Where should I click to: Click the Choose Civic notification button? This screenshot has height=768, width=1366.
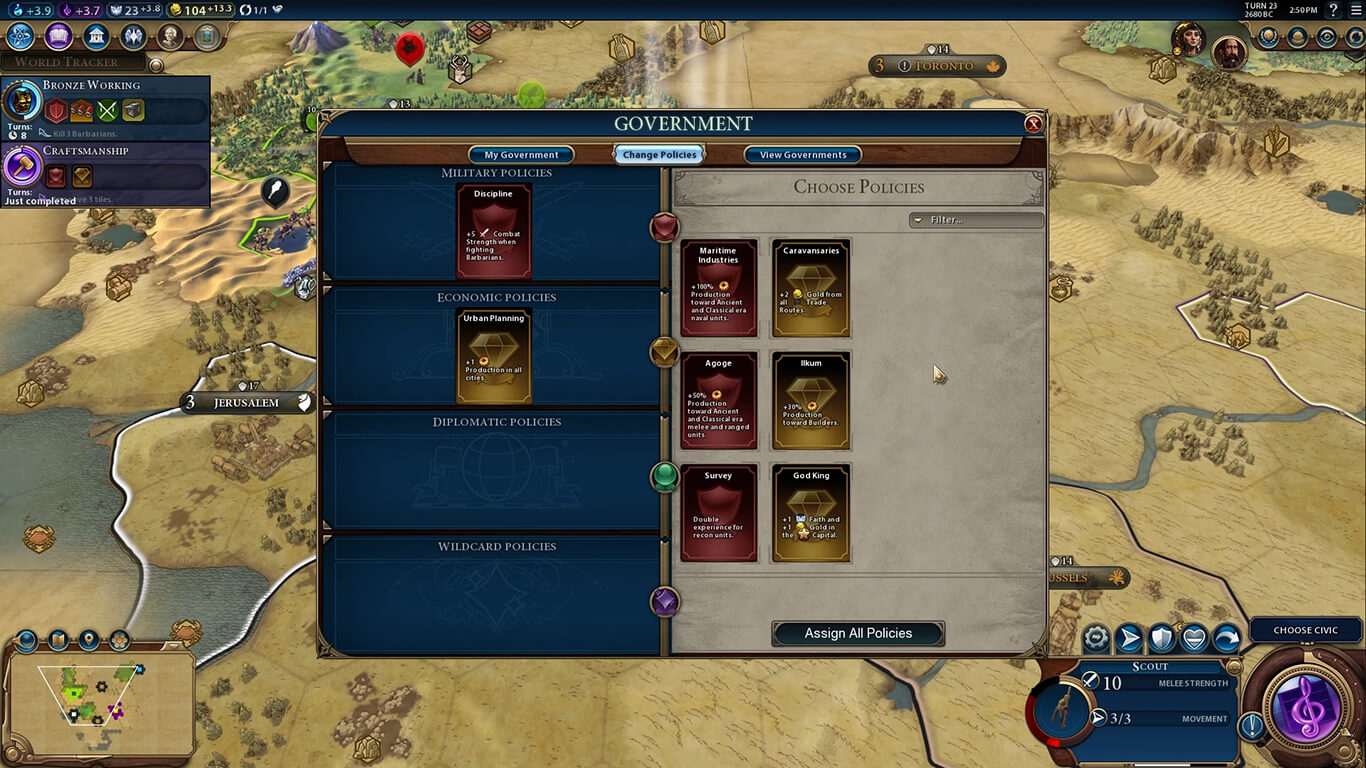click(x=1305, y=630)
